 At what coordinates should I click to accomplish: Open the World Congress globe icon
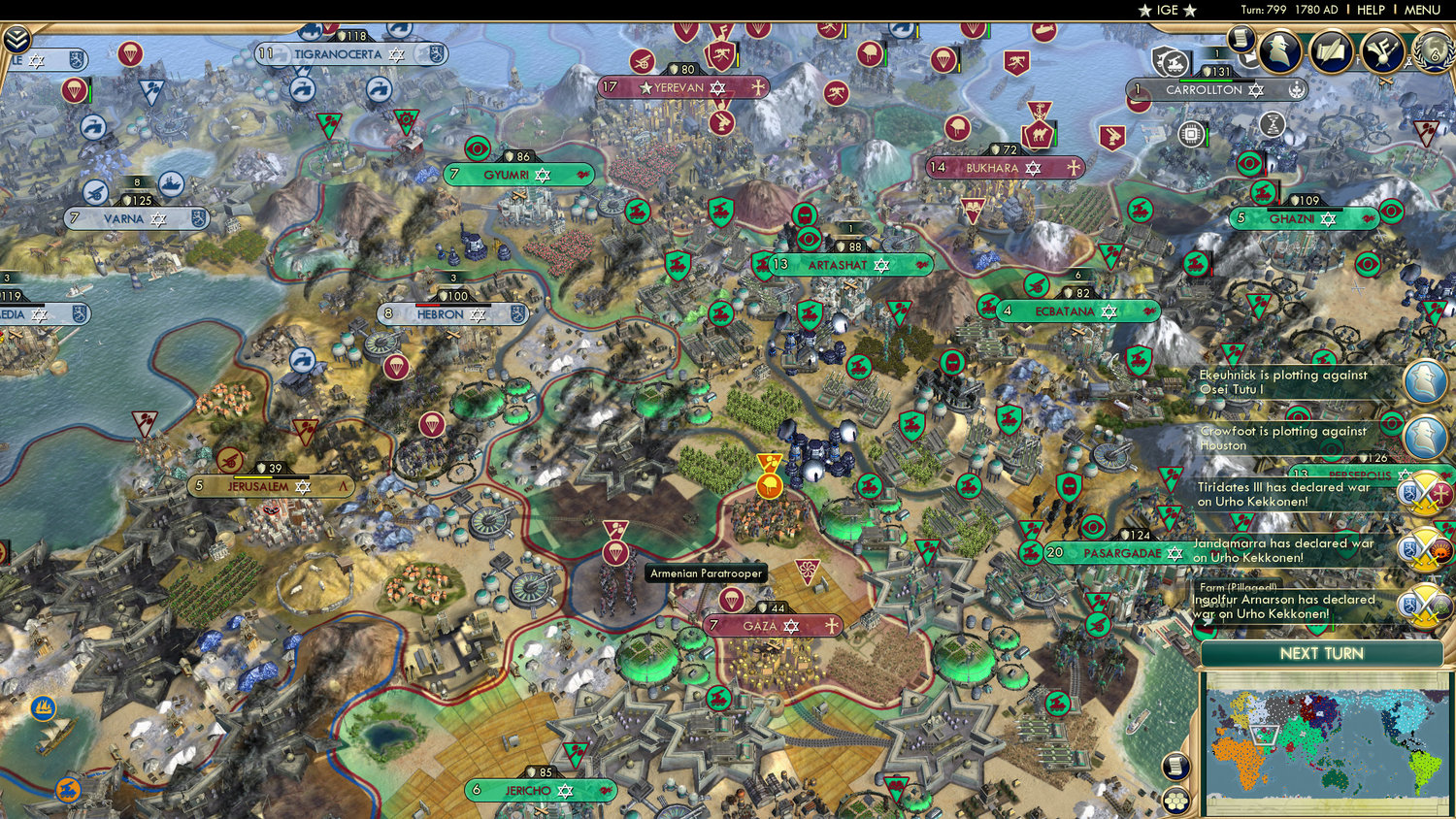[1433, 54]
